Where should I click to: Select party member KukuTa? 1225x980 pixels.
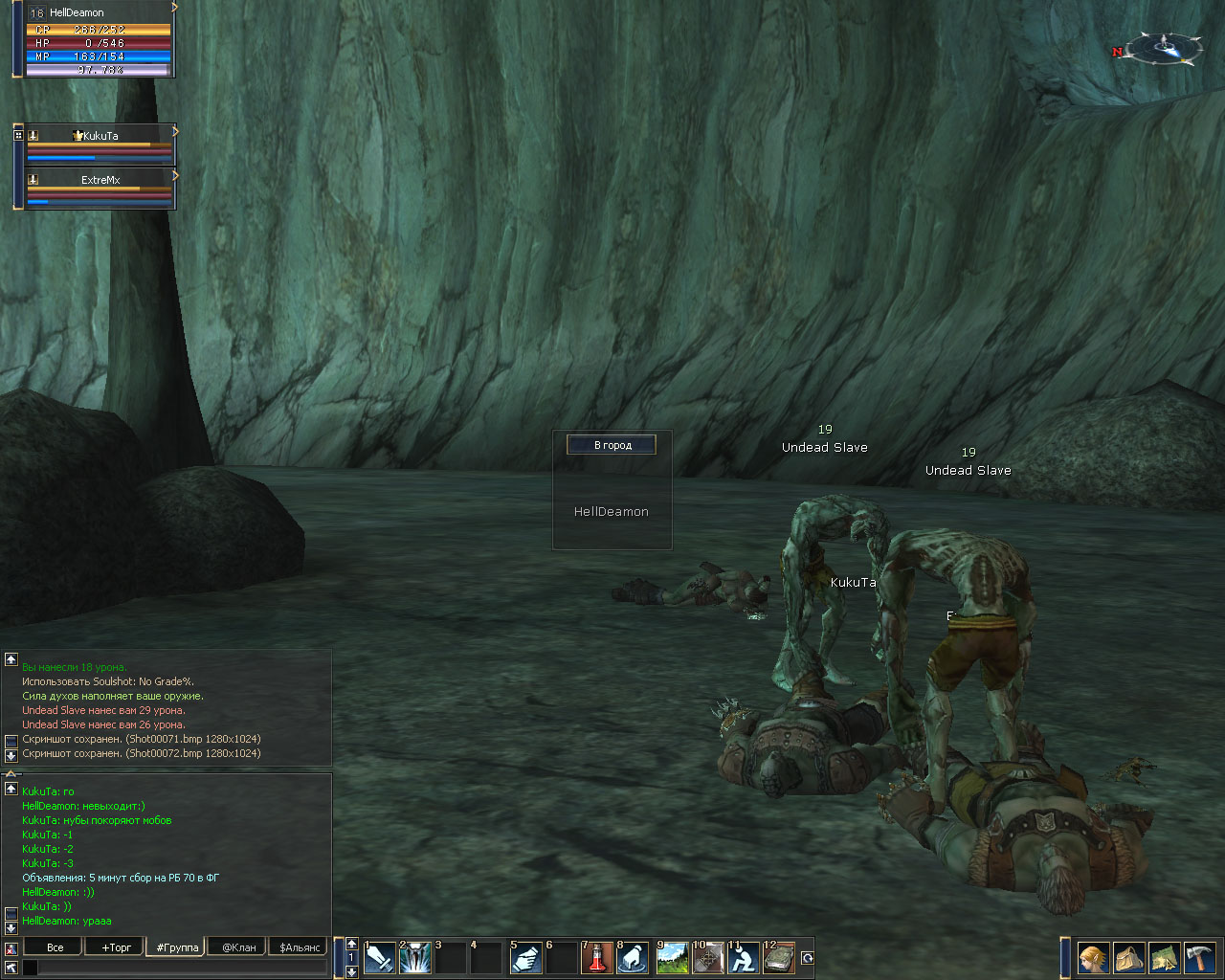tap(100, 136)
